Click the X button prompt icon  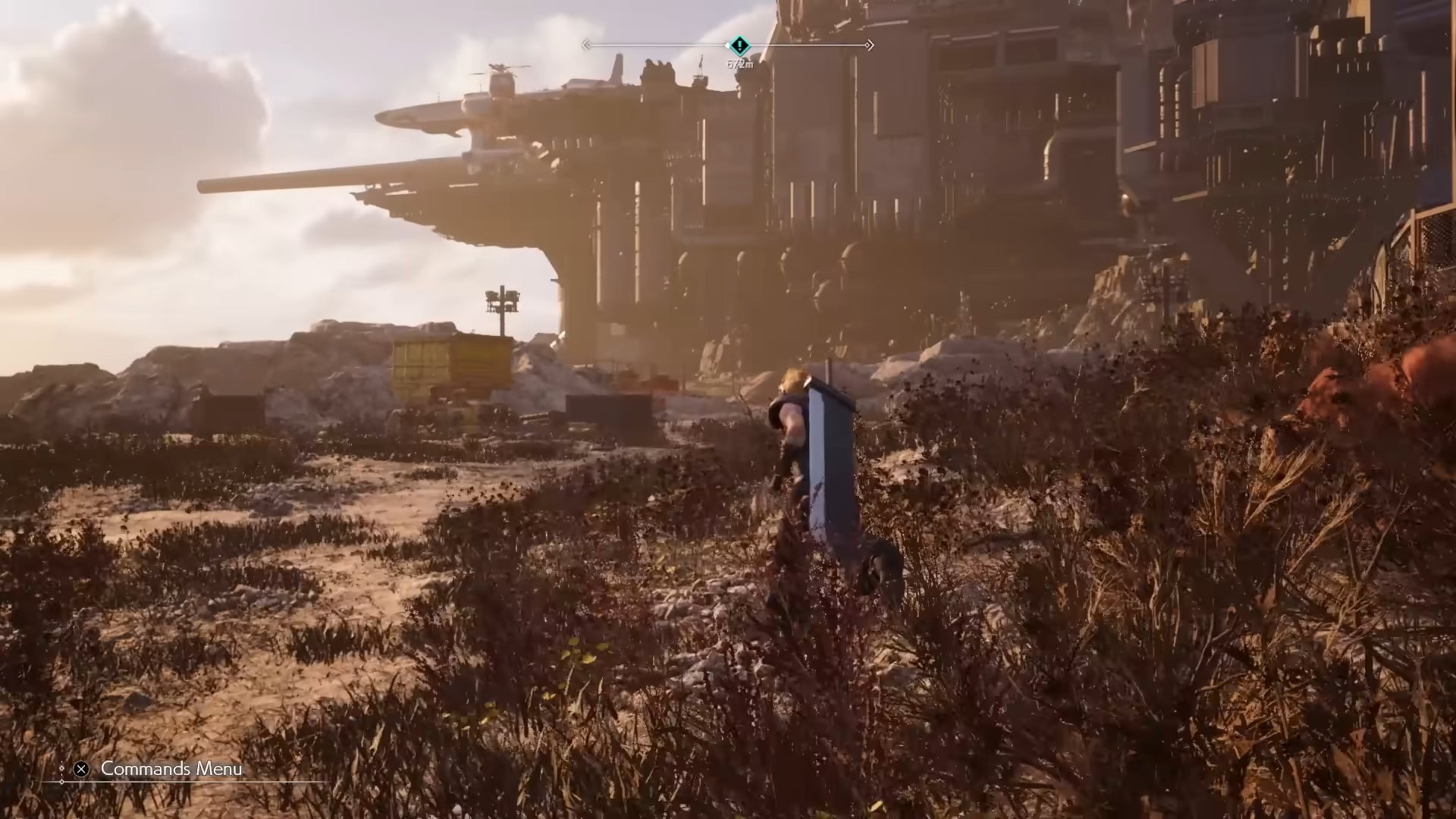coord(81,769)
